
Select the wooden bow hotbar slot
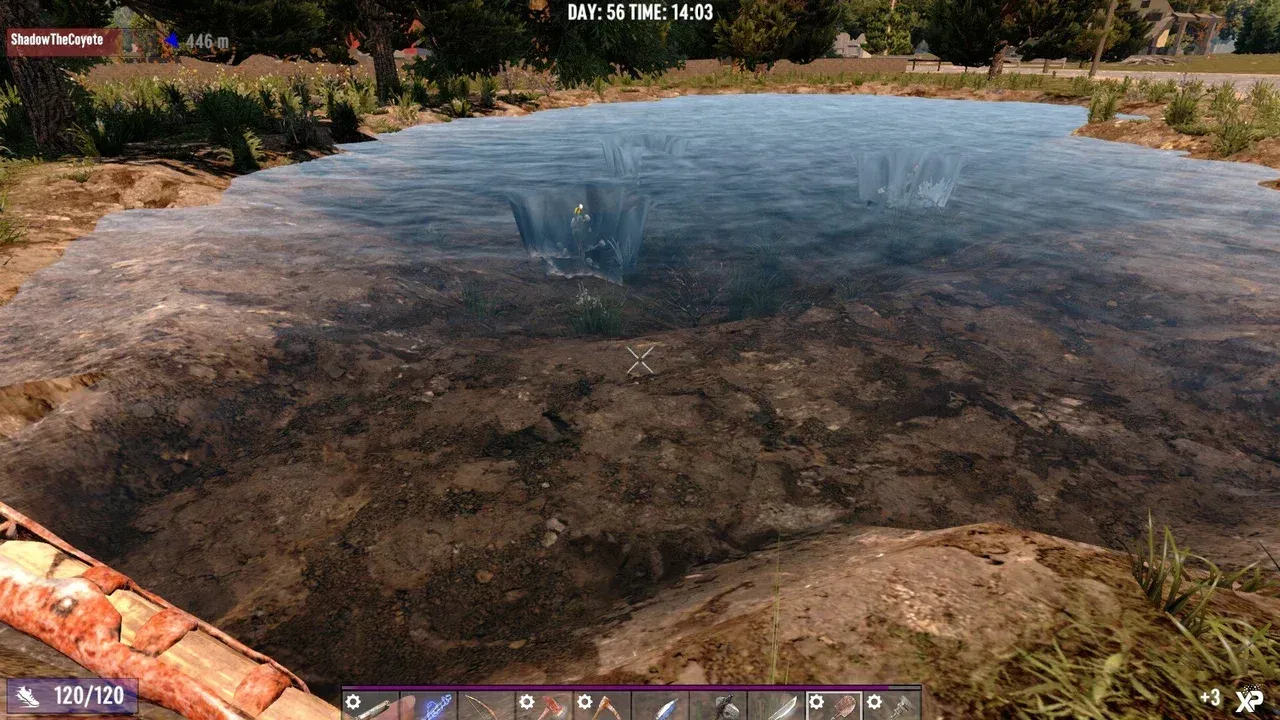[x=486, y=706]
